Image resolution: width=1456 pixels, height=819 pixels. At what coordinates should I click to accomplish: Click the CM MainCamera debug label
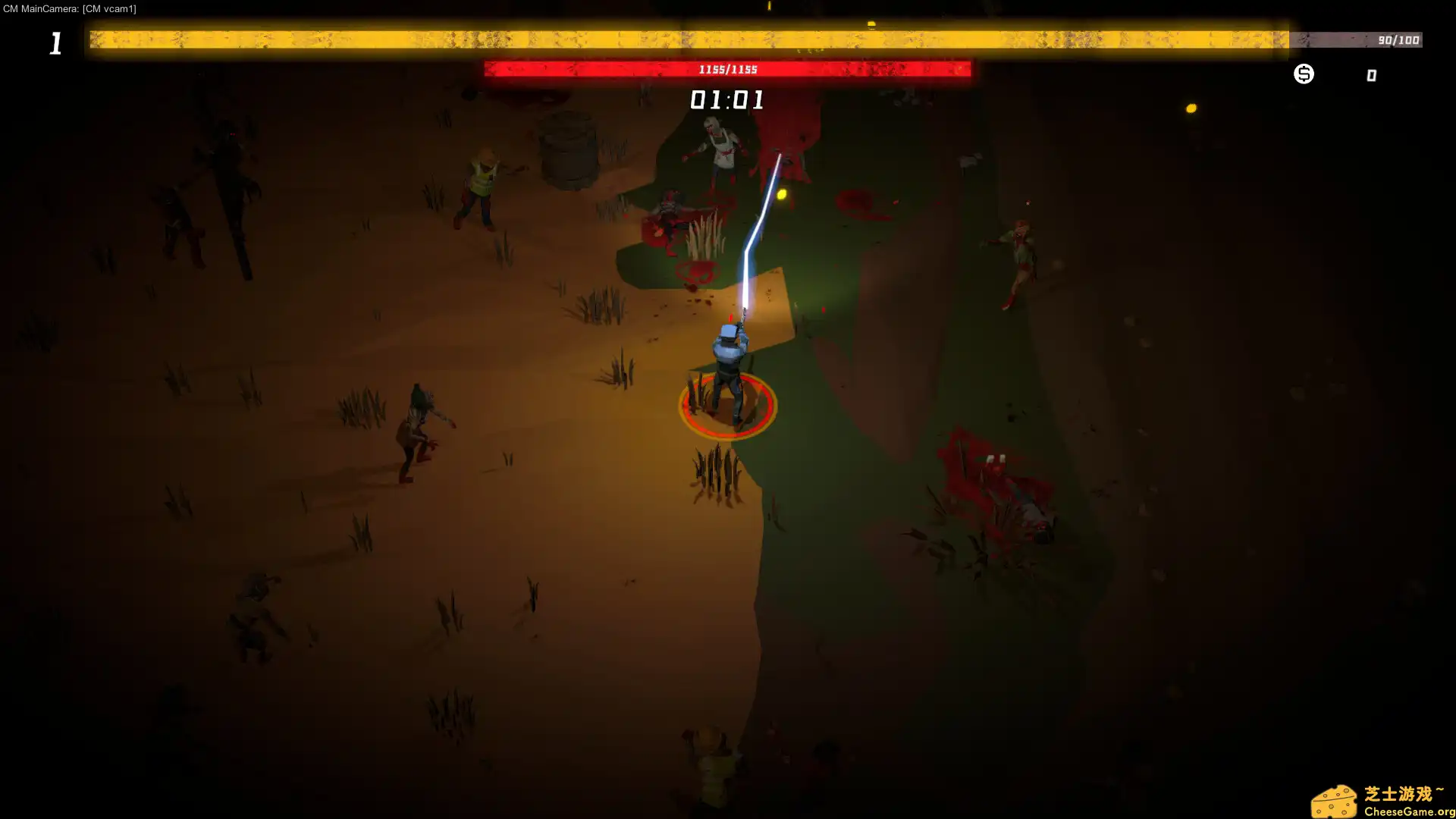tap(71, 9)
